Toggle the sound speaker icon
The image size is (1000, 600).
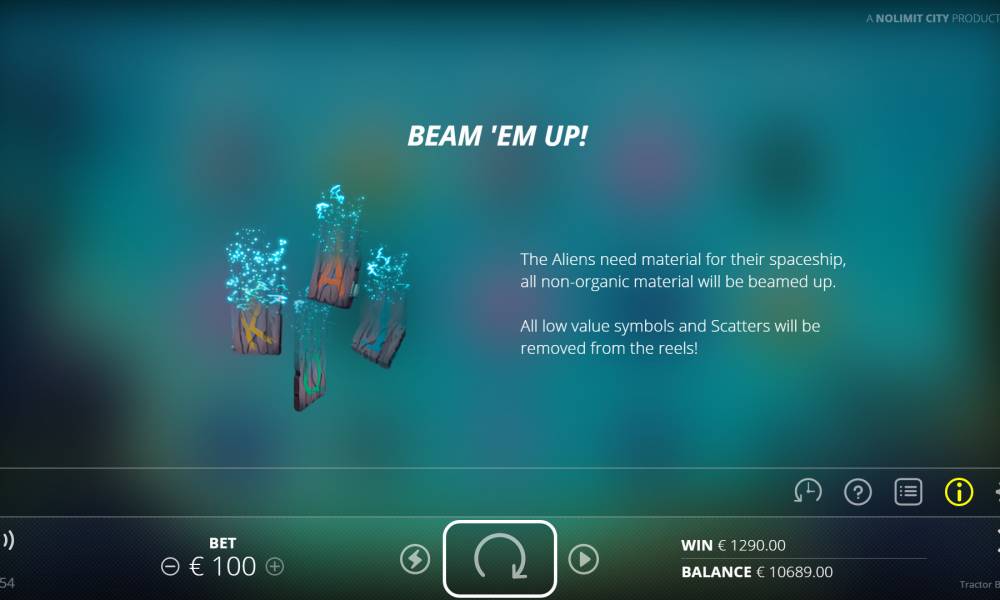tap(6, 541)
